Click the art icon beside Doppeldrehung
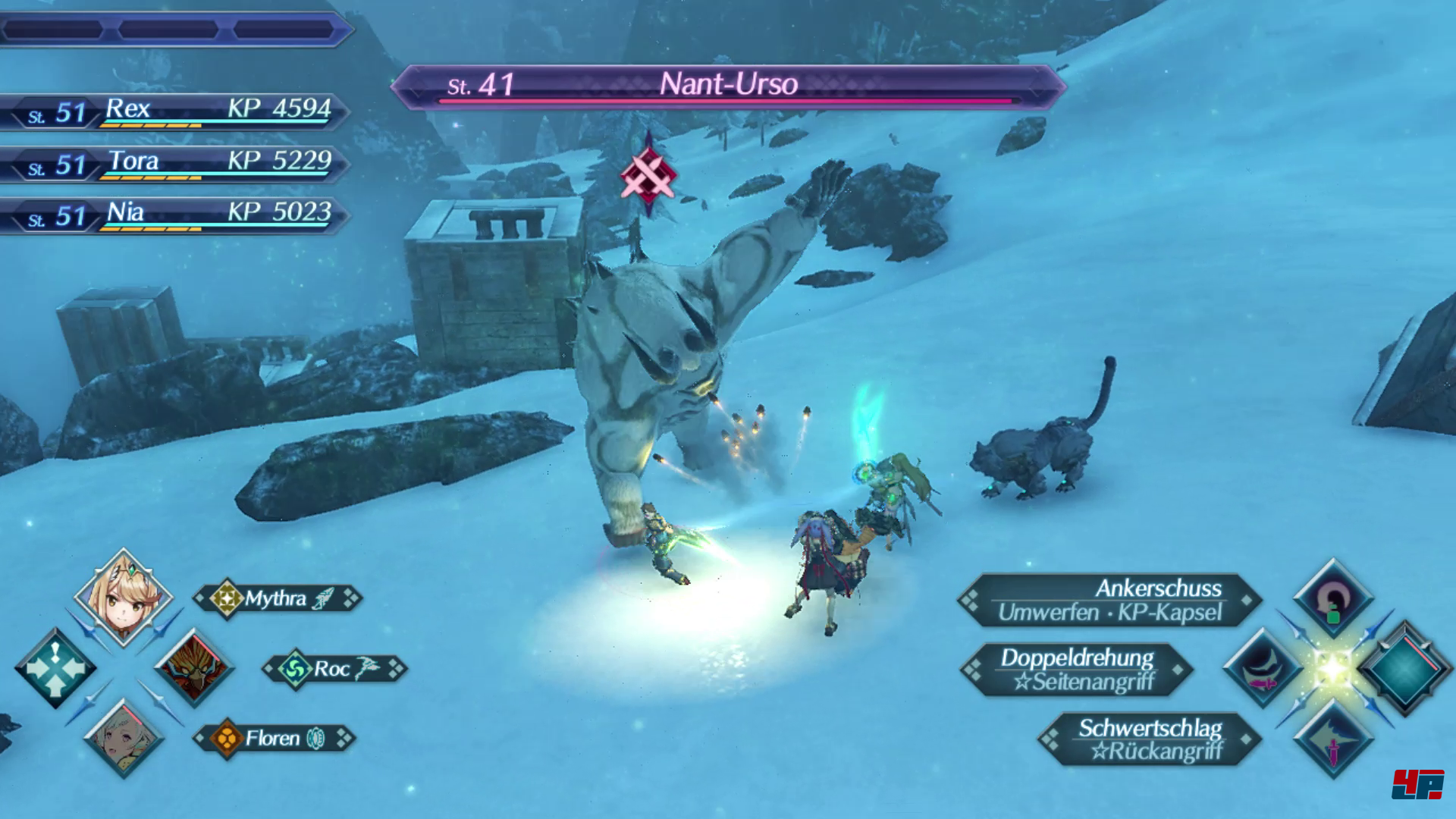This screenshot has height=819, width=1456. [1263, 668]
